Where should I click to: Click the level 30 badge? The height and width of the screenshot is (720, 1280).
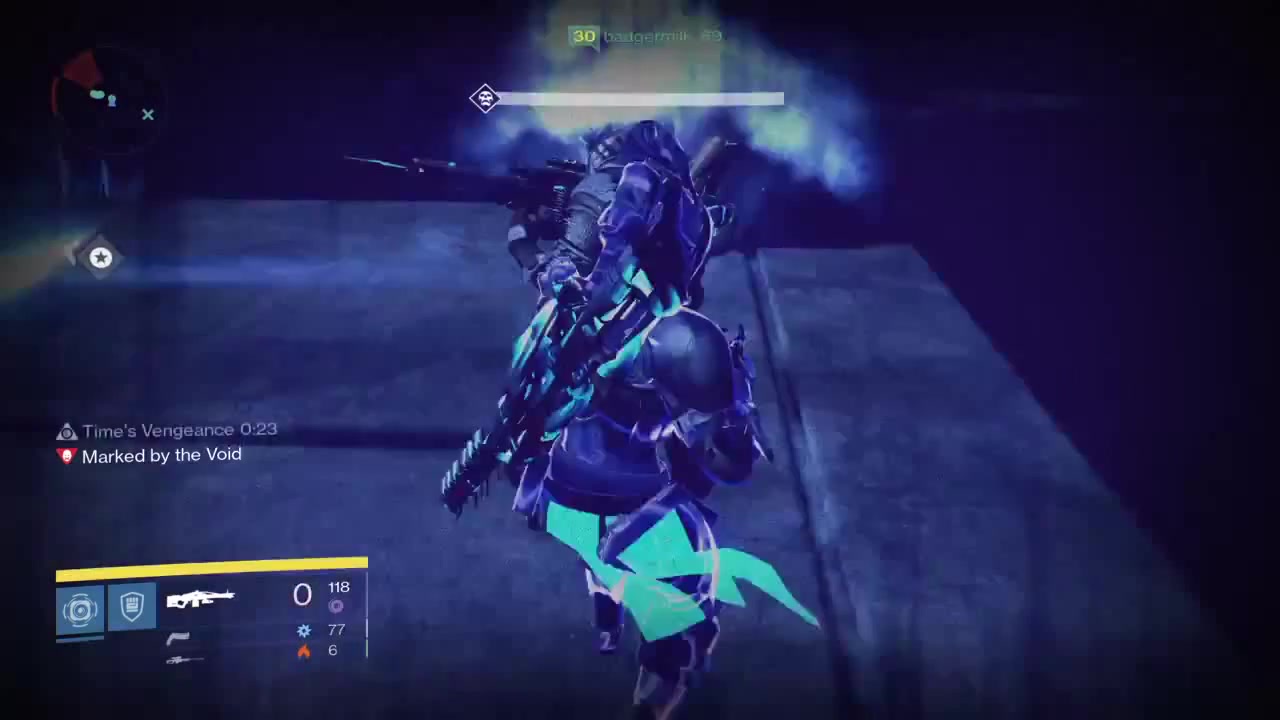[x=584, y=36]
